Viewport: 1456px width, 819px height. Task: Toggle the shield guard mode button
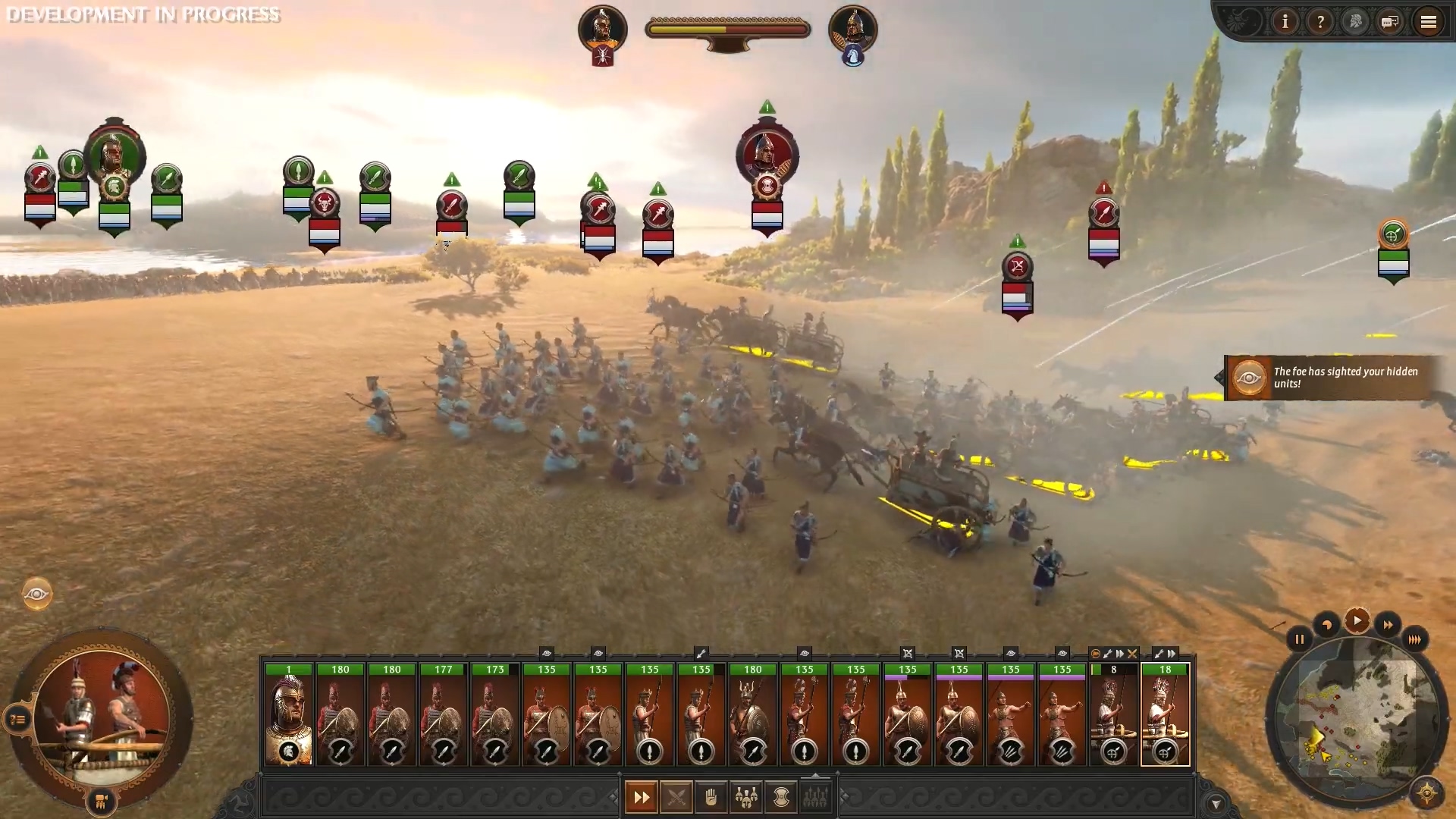[x=781, y=797]
